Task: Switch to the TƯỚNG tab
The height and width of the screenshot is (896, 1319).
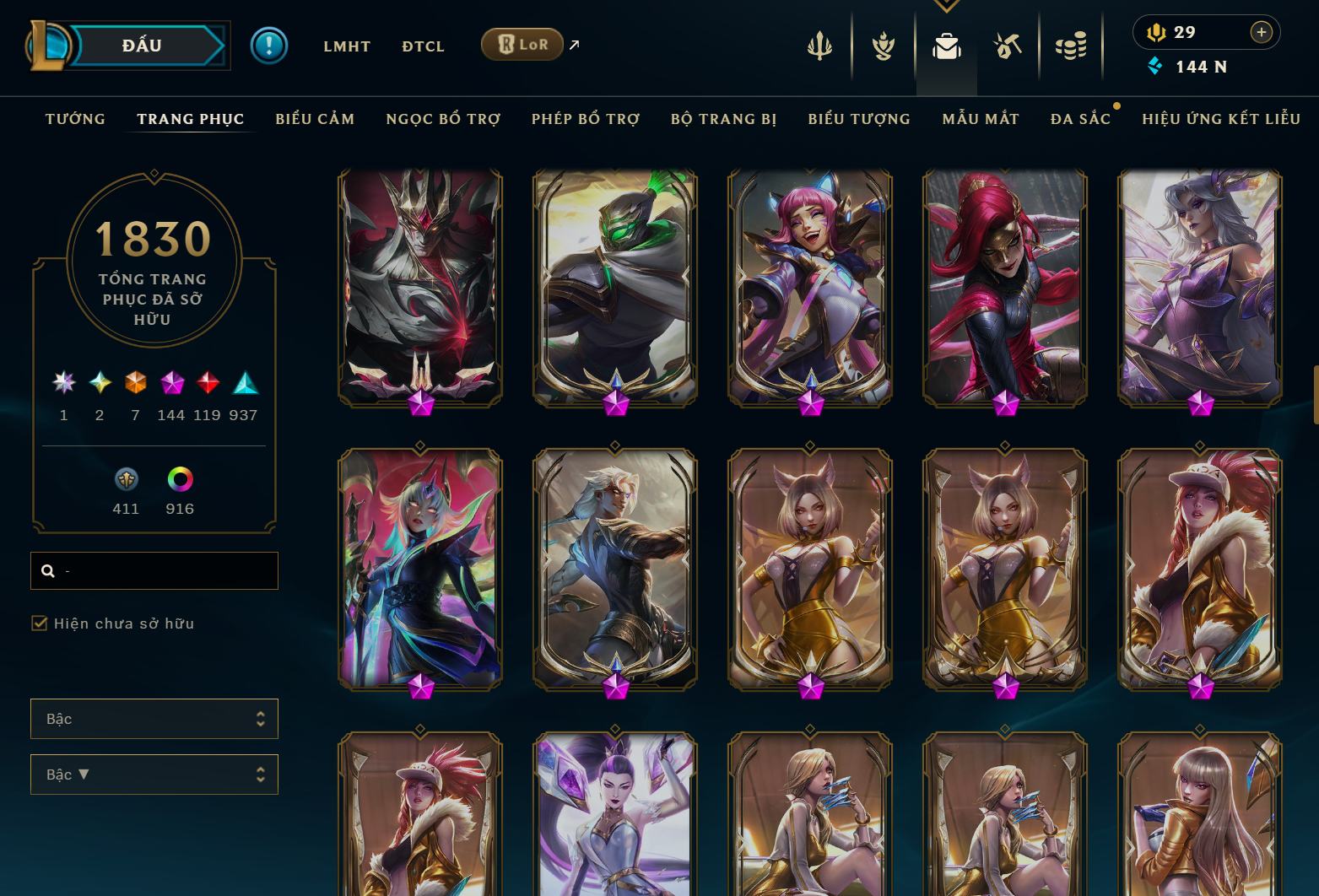Action: (75, 119)
